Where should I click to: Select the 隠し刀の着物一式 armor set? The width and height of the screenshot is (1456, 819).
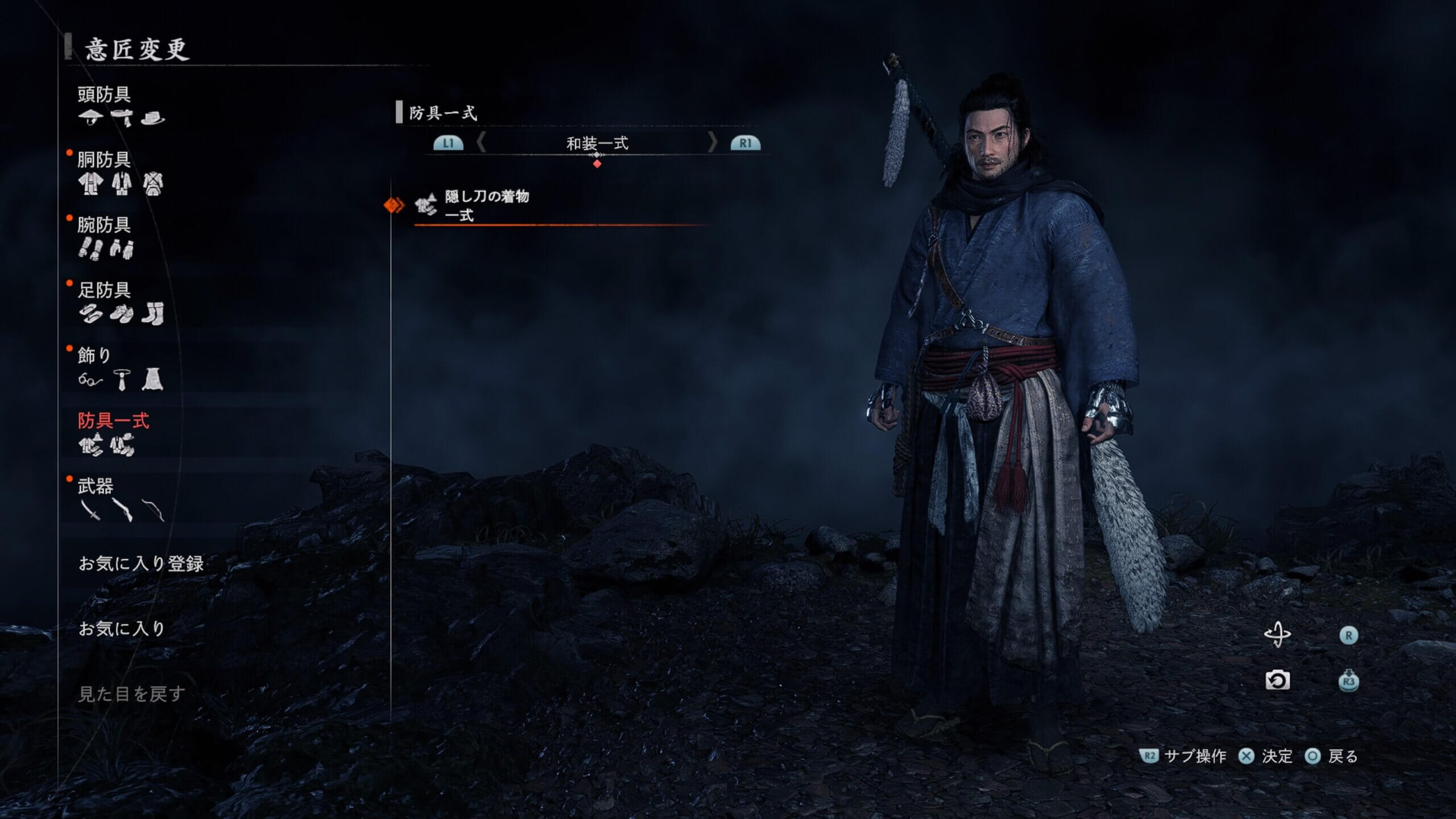[x=486, y=205]
